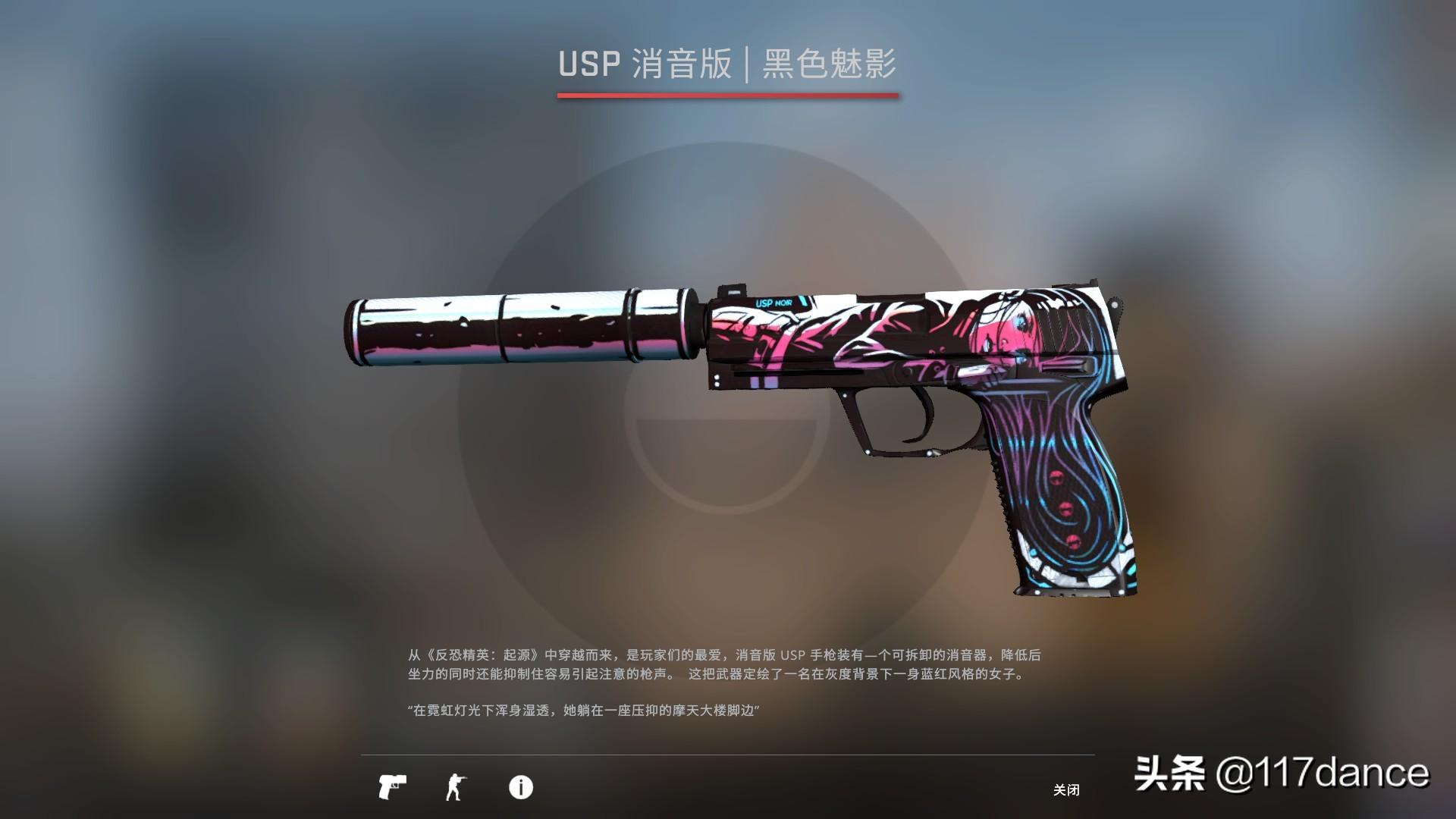Click the handgun silhouette icon on bottom bar

(x=394, y=787)
